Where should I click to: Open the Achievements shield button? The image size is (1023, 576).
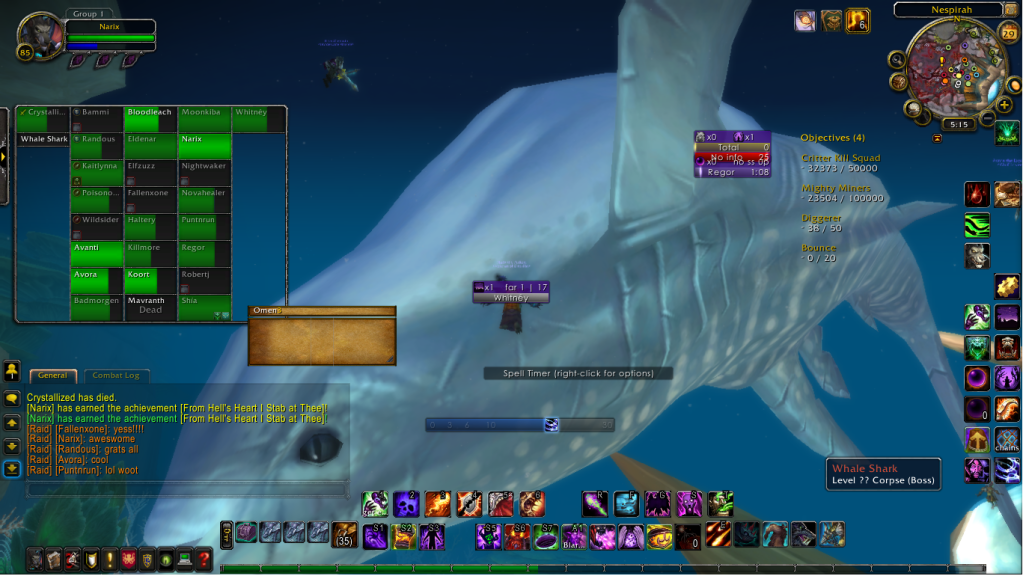[90, 559]
